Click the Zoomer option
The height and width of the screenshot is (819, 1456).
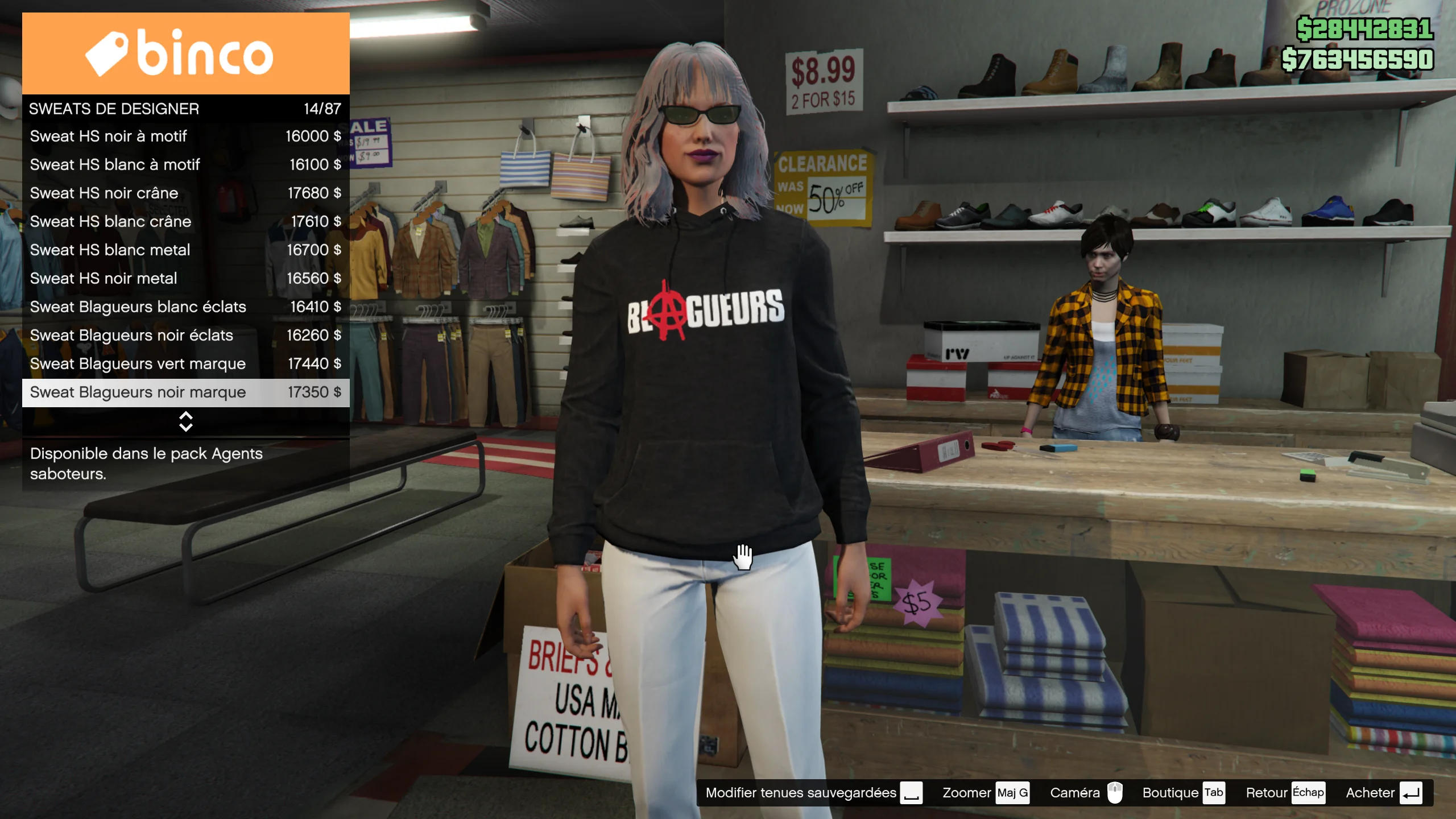point(985,793)
